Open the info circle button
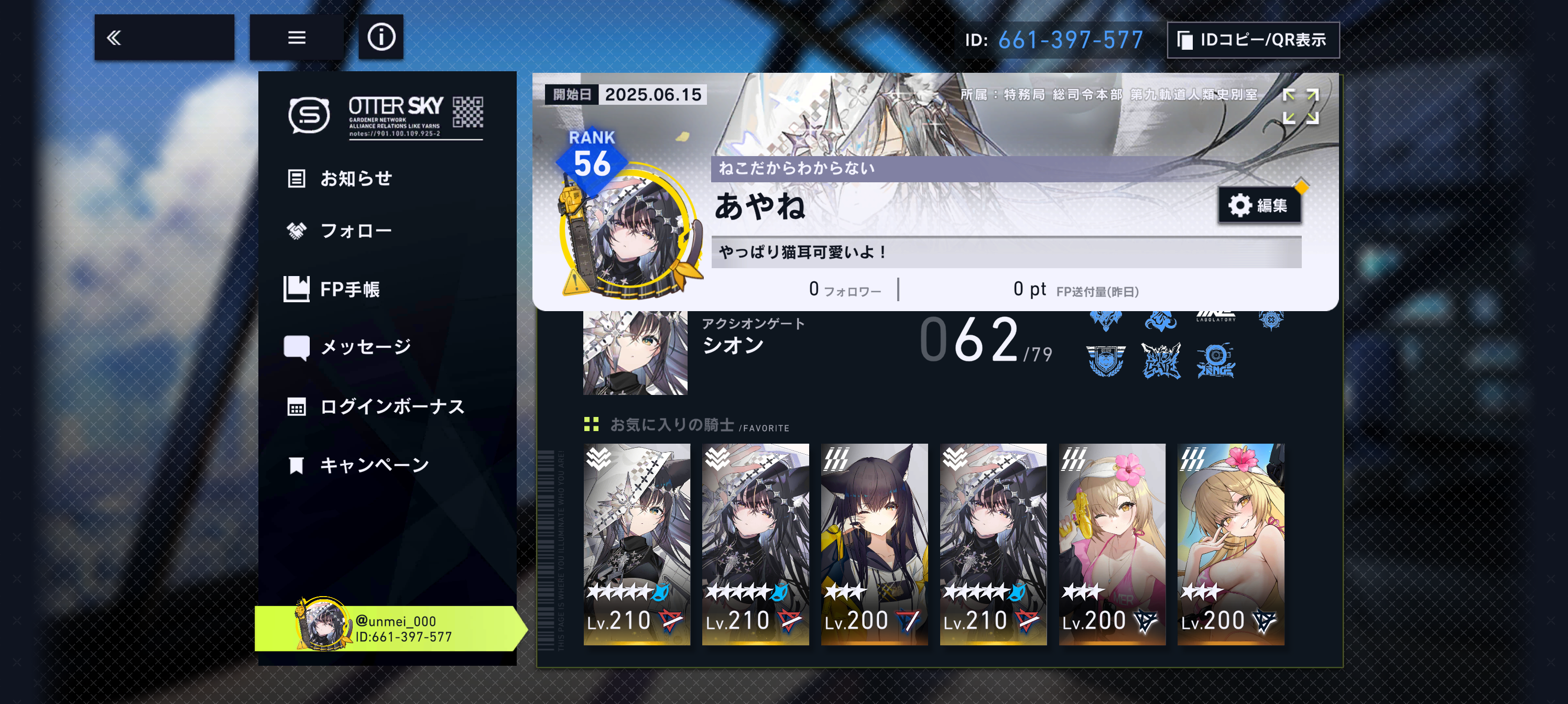 [x=380, y=38]
